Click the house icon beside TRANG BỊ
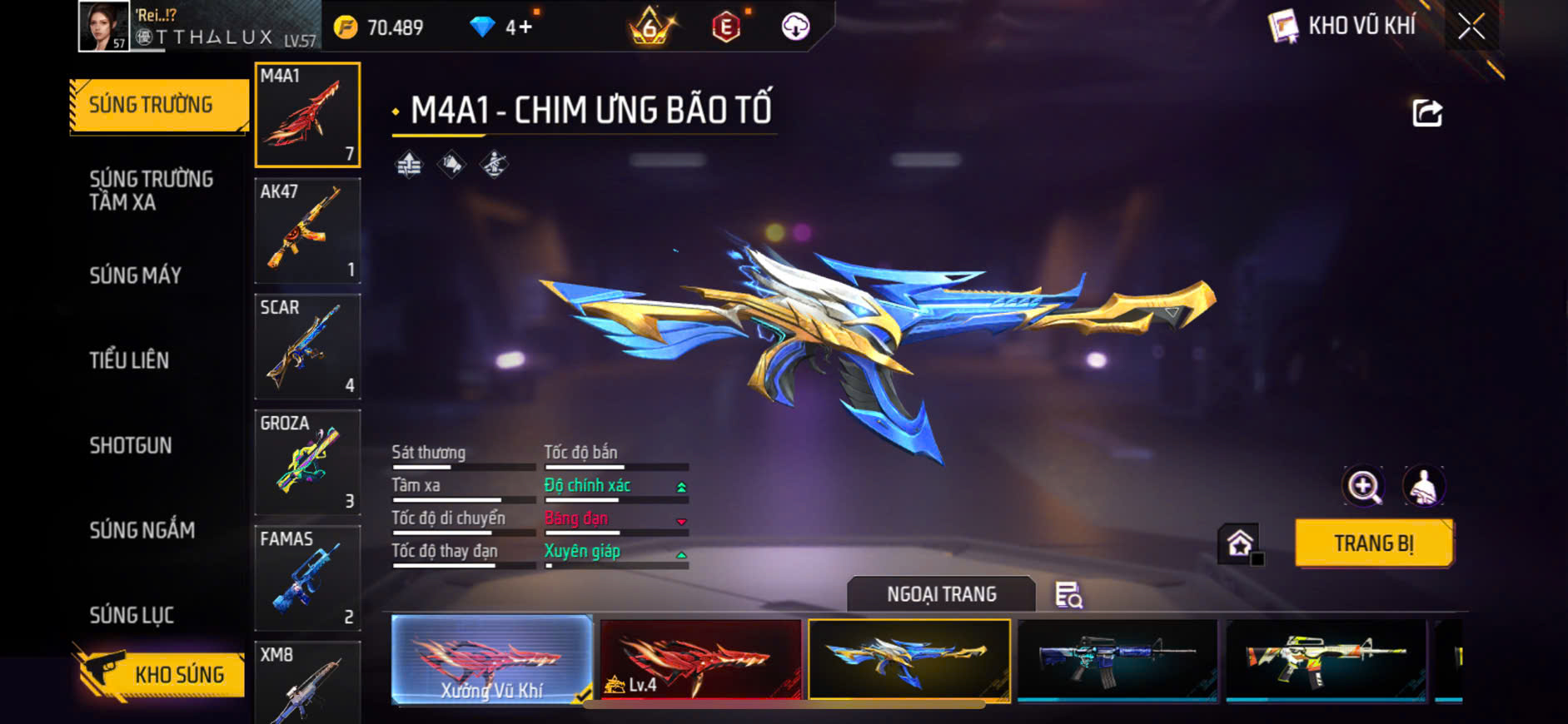1568x724 pixels. (1239, 544)
